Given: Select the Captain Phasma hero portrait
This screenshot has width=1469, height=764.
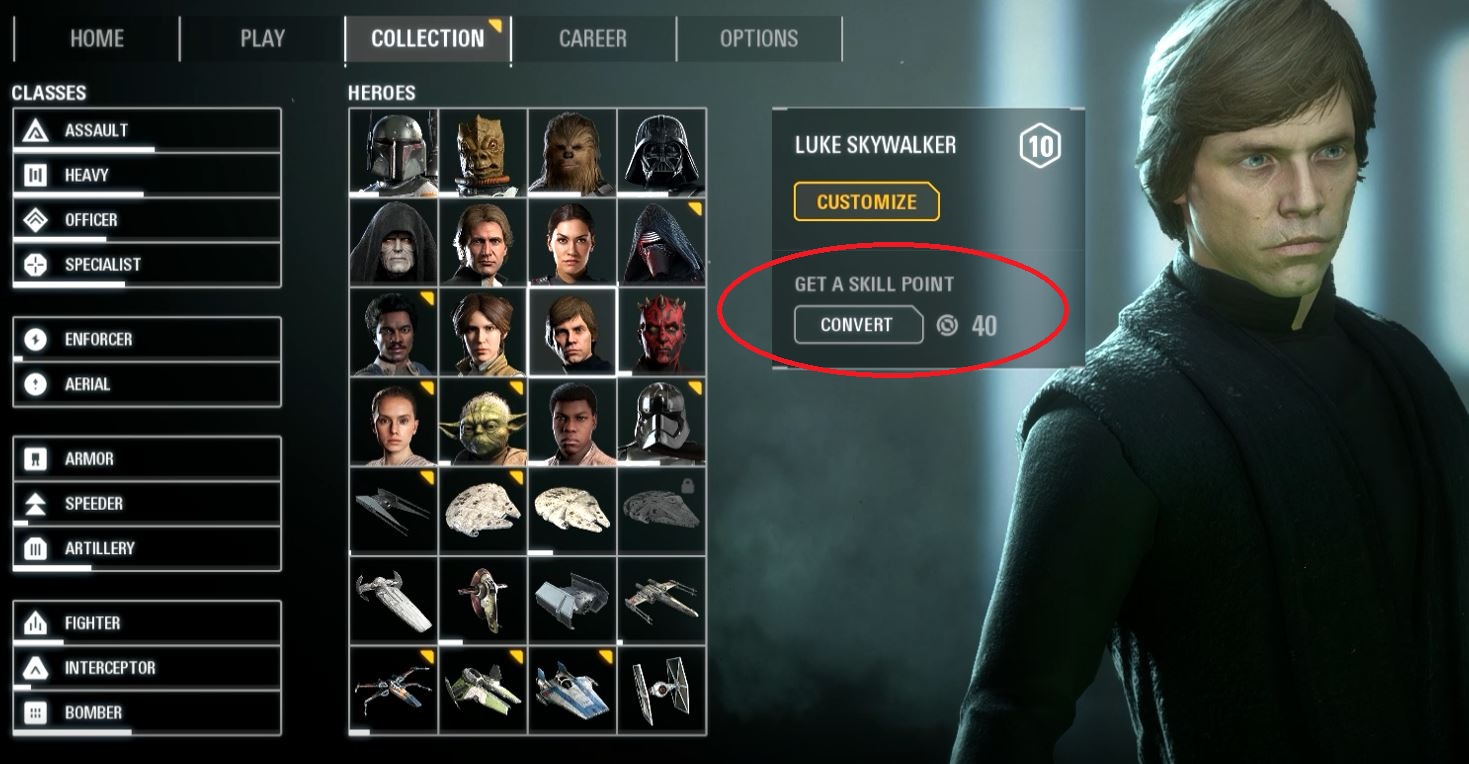Looking at the screenshot, I should 662,421.
